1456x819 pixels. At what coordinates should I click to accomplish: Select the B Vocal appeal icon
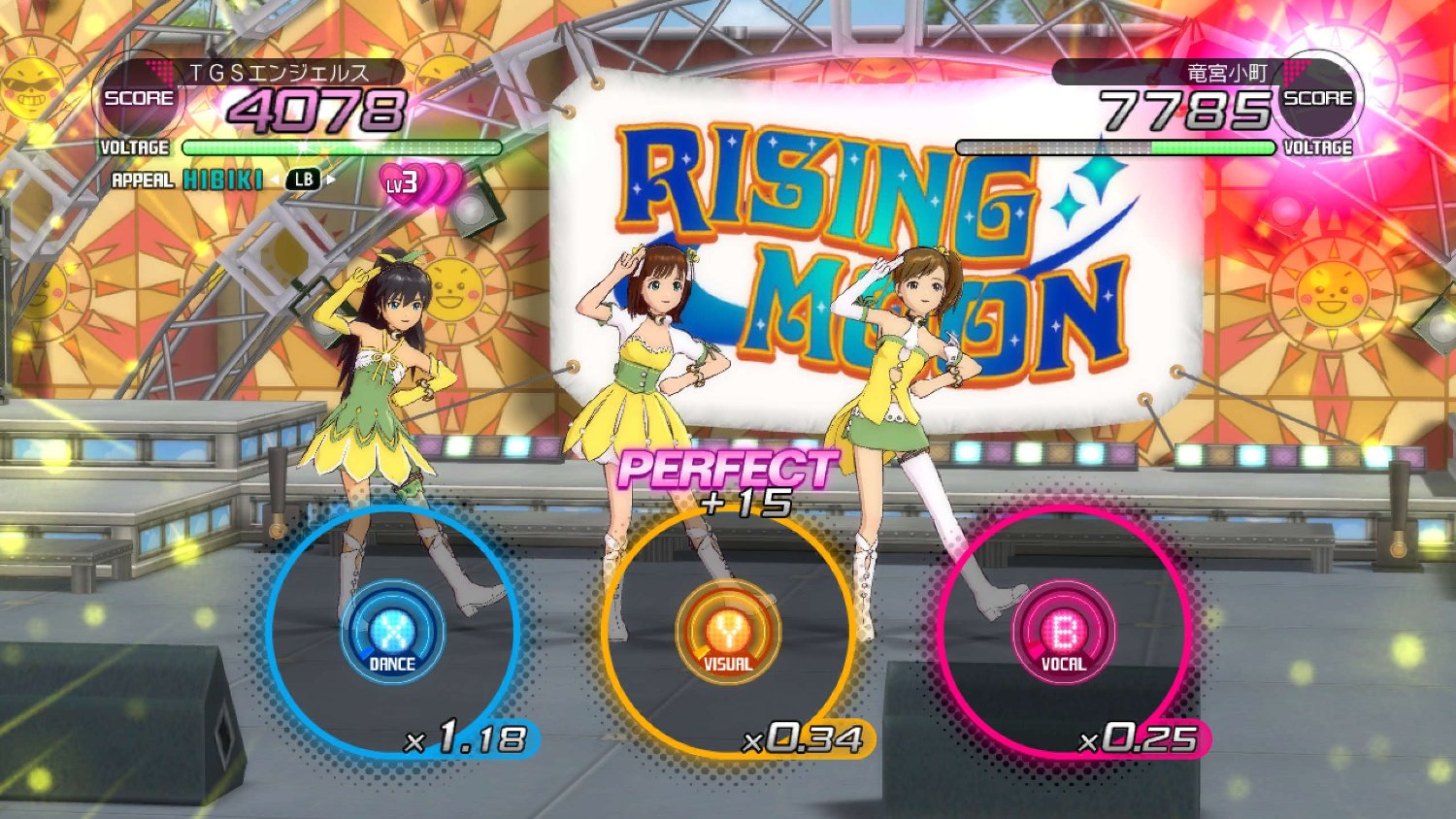click(x=1064, y=633)
